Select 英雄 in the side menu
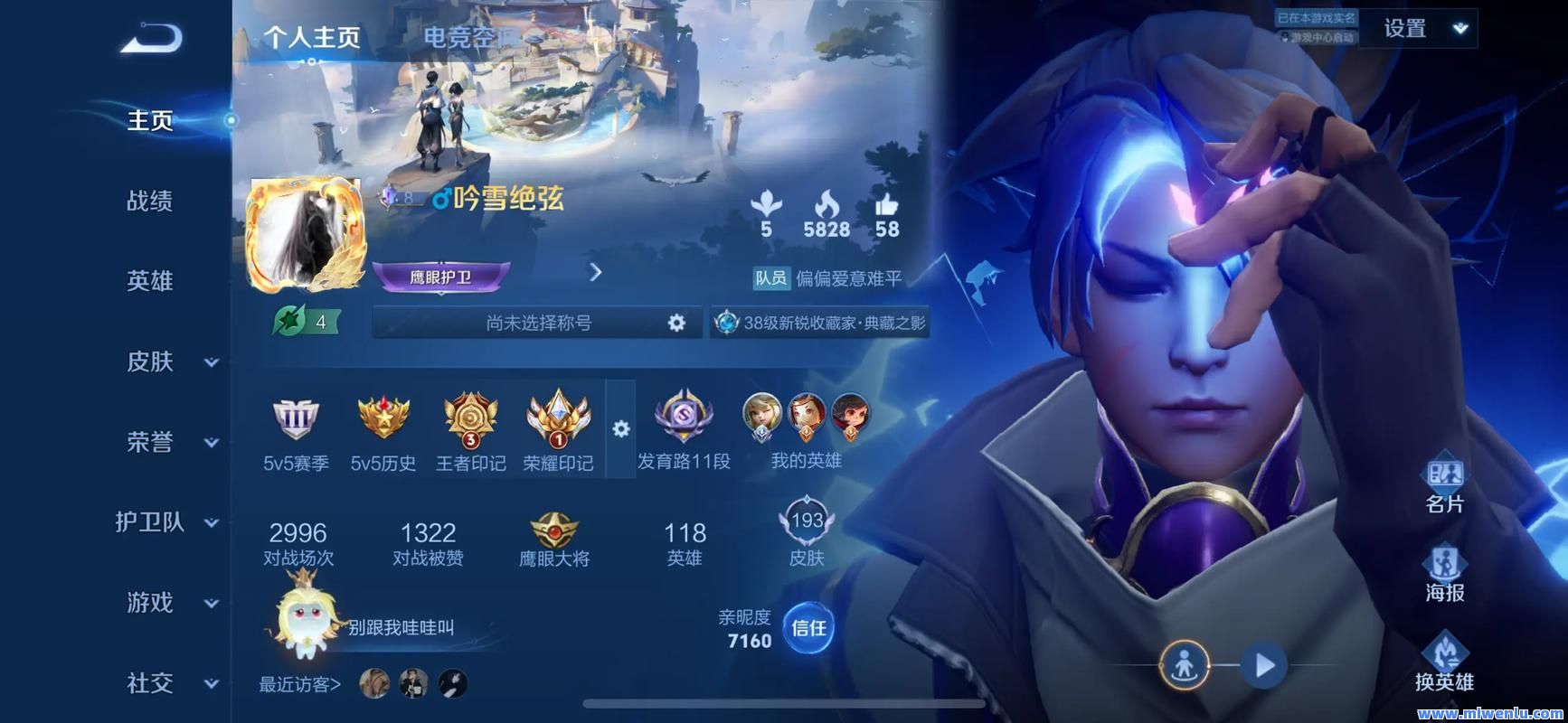The width and height of the screenshot is (1568, 723). point(150,281)
